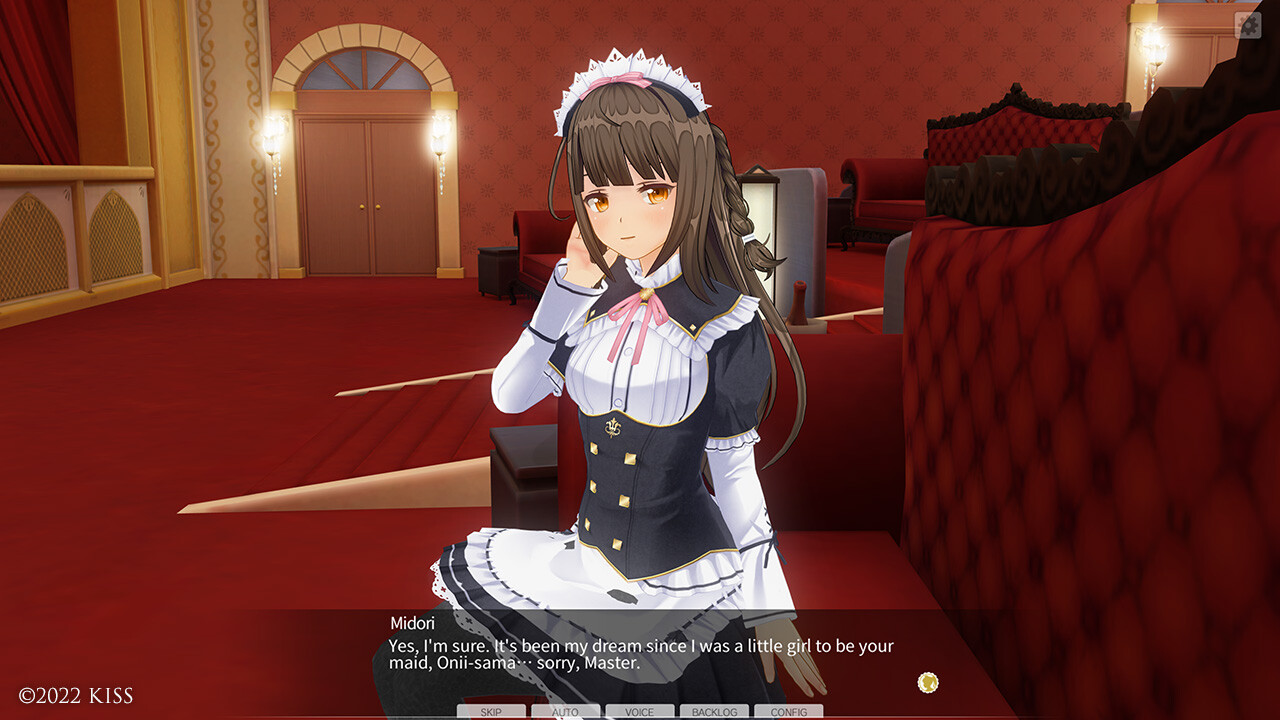Replay Midori's voice line via VOICE
This screenshot has width=1280, height=720.
pyautogui.click(x=638, y=712)
